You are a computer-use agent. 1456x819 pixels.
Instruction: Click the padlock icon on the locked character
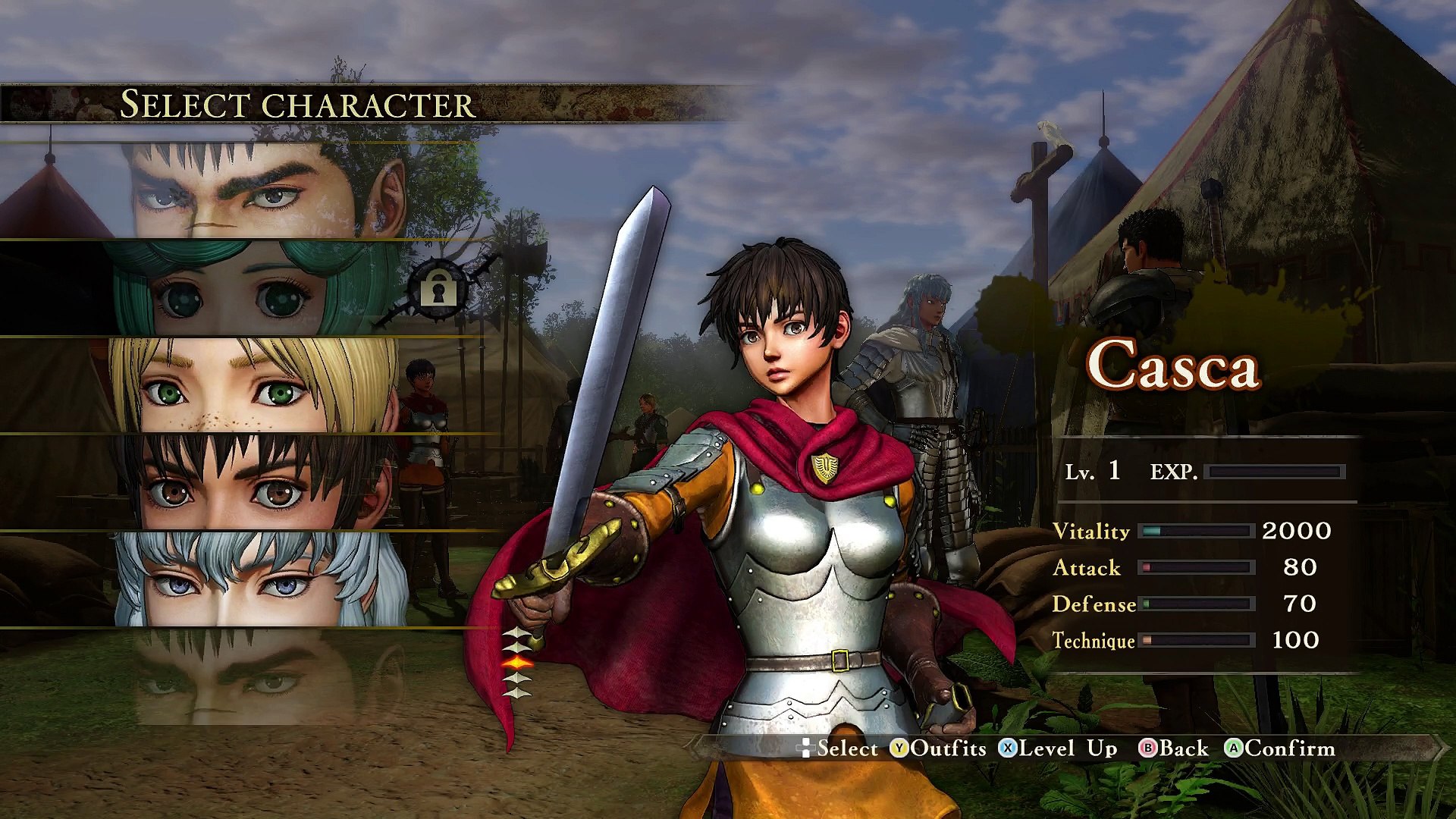click(438, 289)
